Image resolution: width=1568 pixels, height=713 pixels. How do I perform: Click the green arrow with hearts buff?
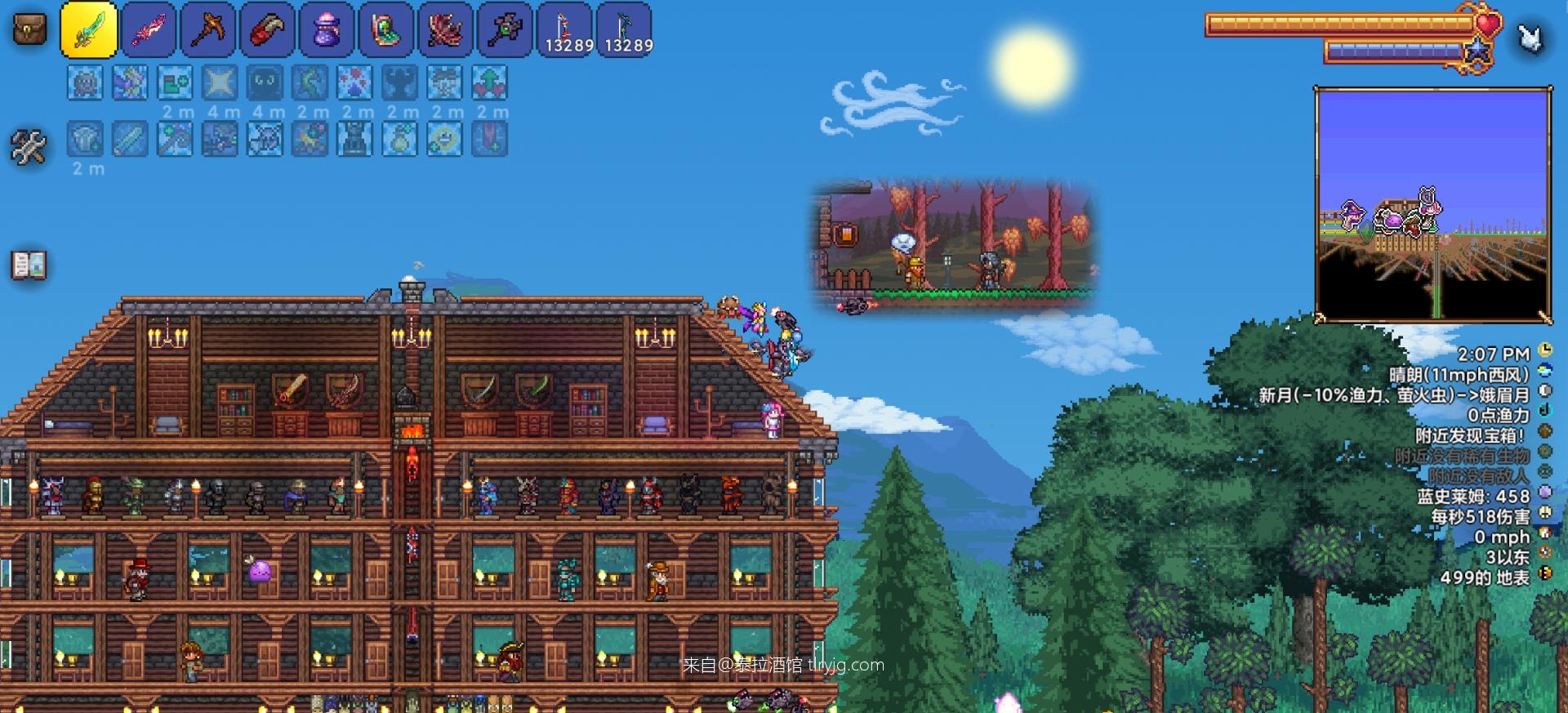pyautogui.click(x=489, y=82)
